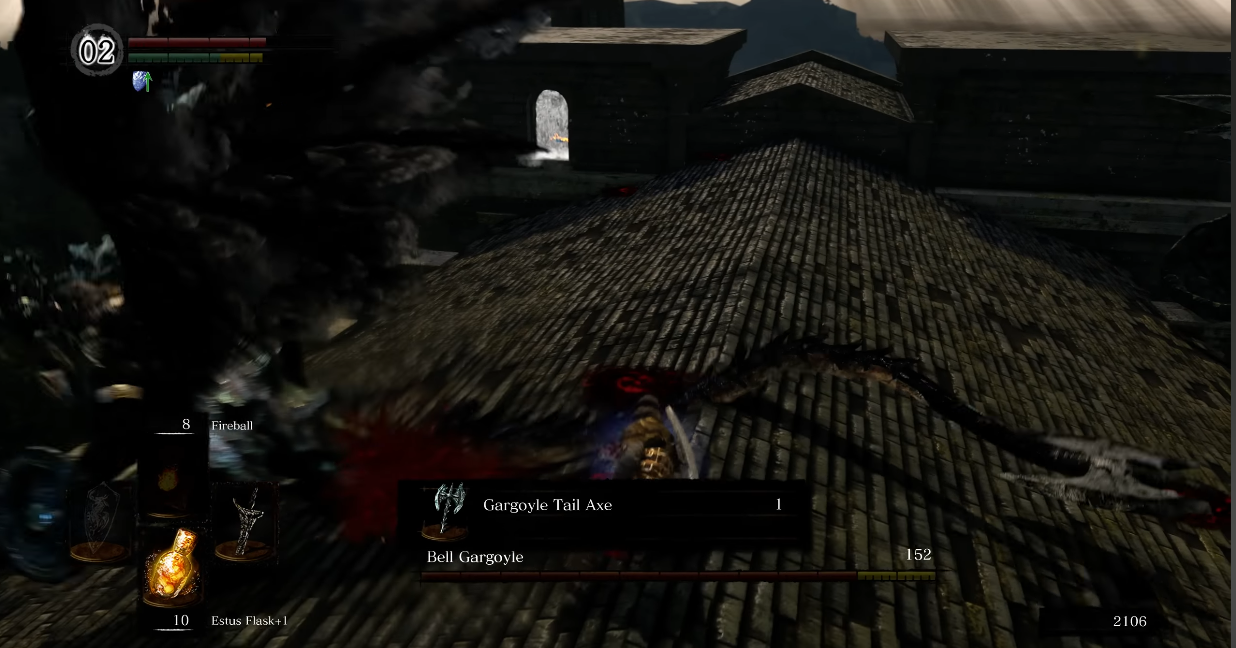Use the Estus Flask+1 item slot
1236x648 pixels.
[x=171, y=565]
